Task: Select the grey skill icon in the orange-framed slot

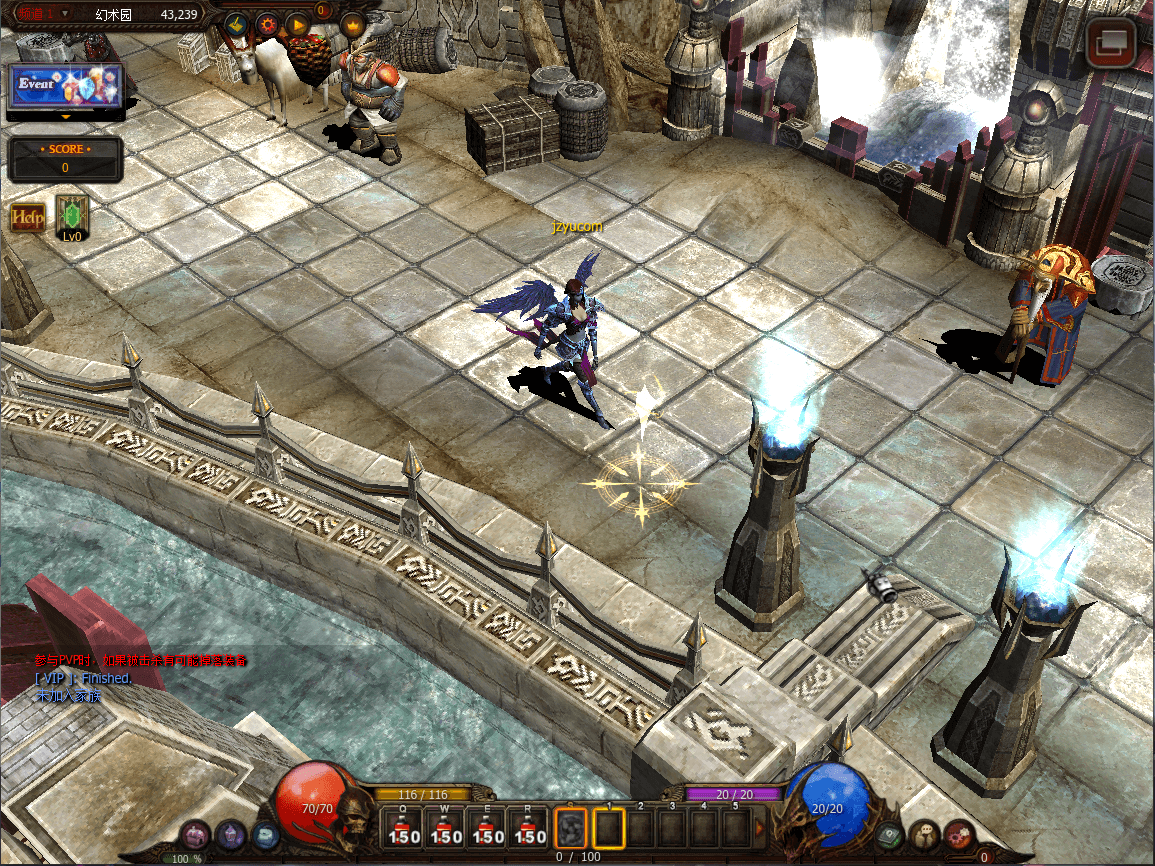Action: point(570,828)
